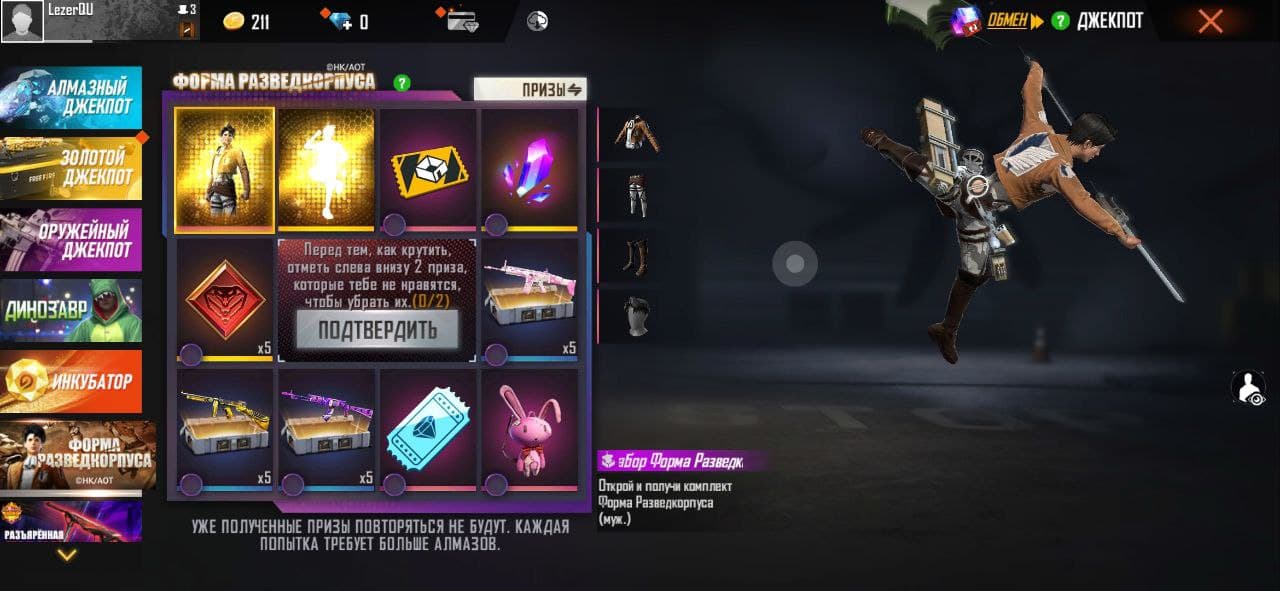
Task: Click the green help icon beside the title
Action: point(402,83)
